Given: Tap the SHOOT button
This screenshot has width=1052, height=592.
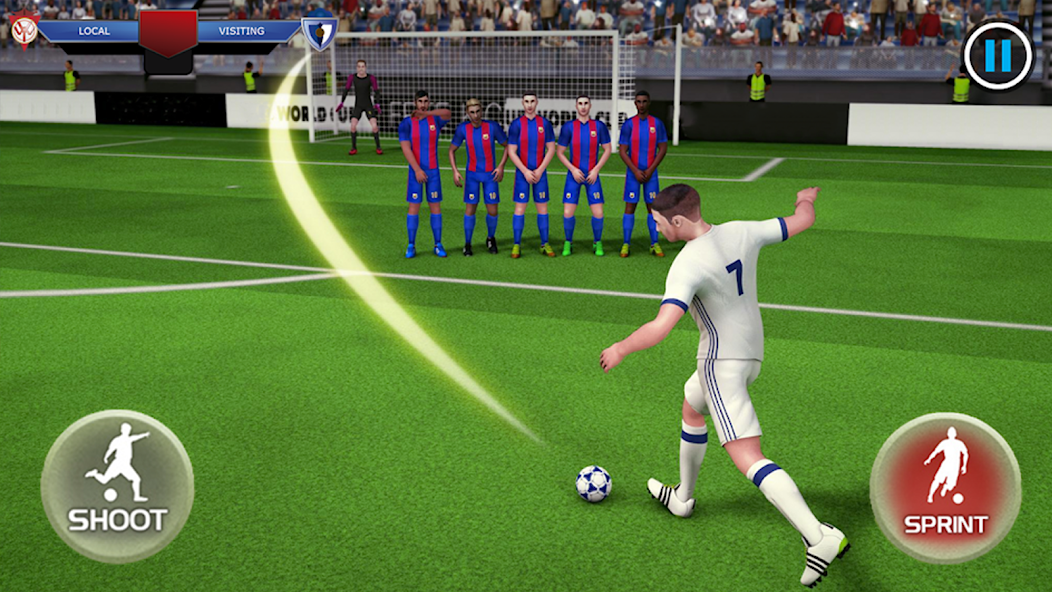Looking at the screenshot, I should point(117,485).
